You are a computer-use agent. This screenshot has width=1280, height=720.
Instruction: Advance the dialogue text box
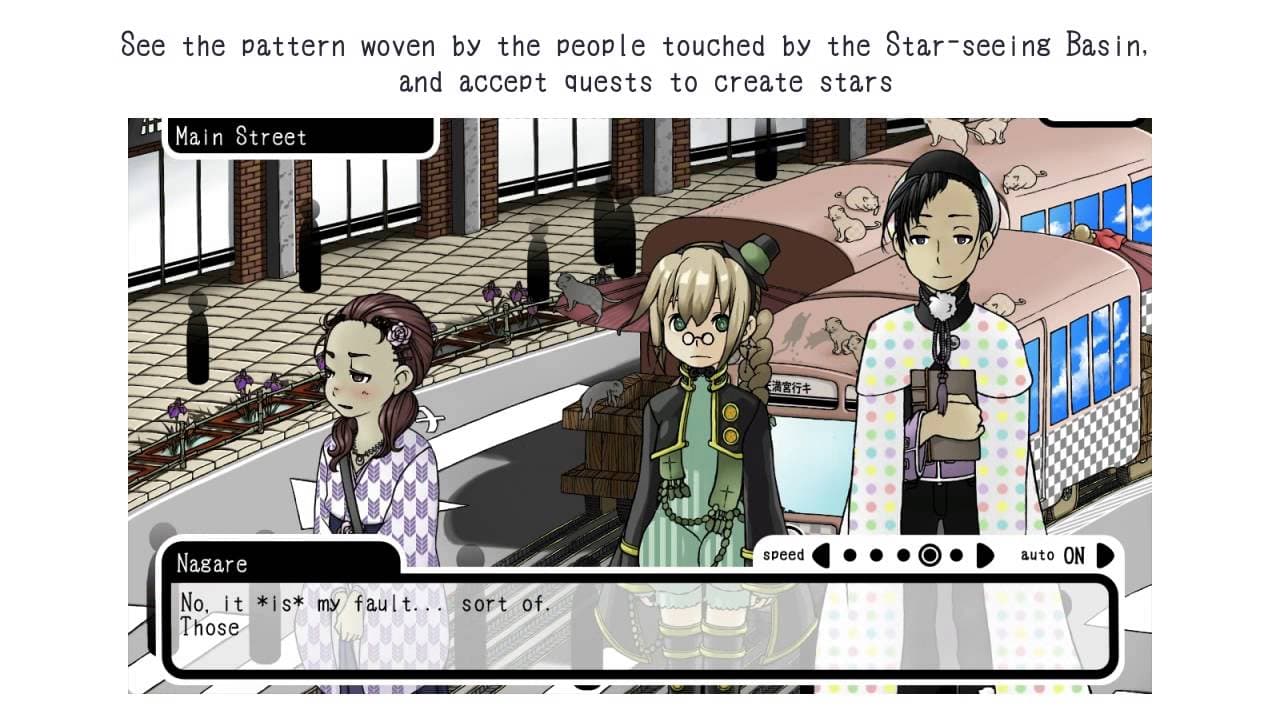click(640, 625)
